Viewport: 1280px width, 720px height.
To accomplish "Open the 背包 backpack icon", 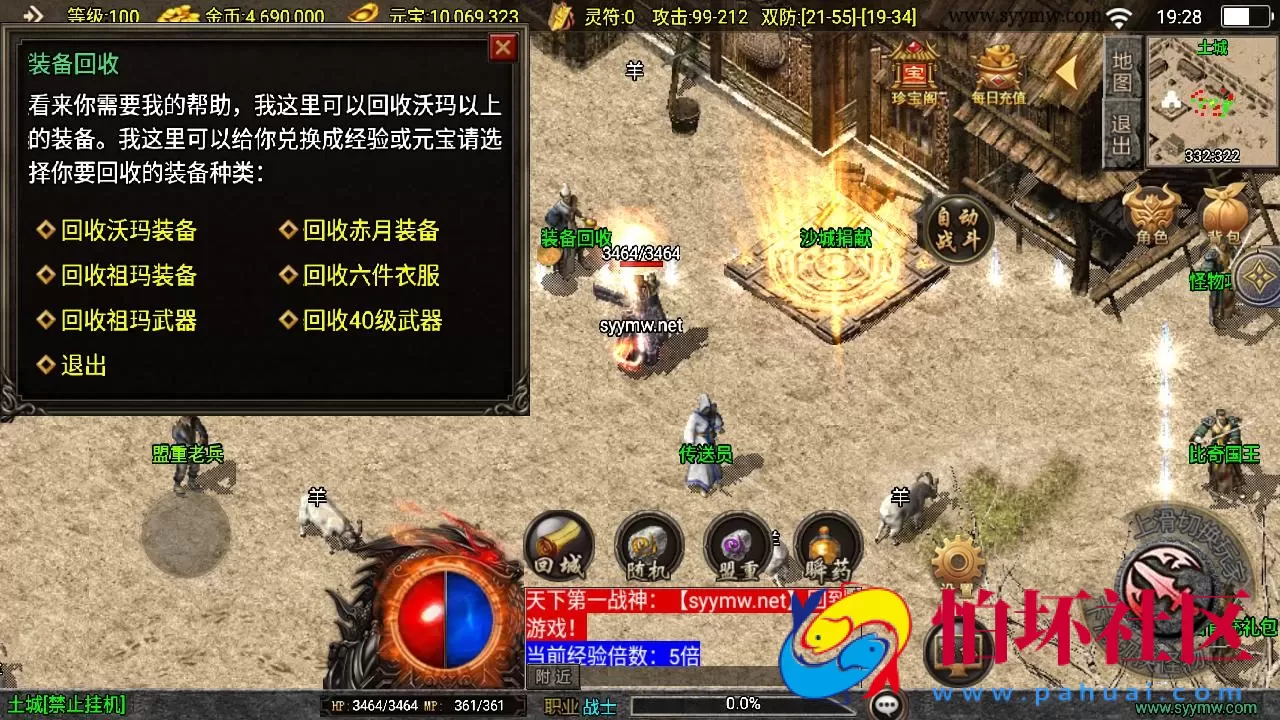I will 1225,210.
